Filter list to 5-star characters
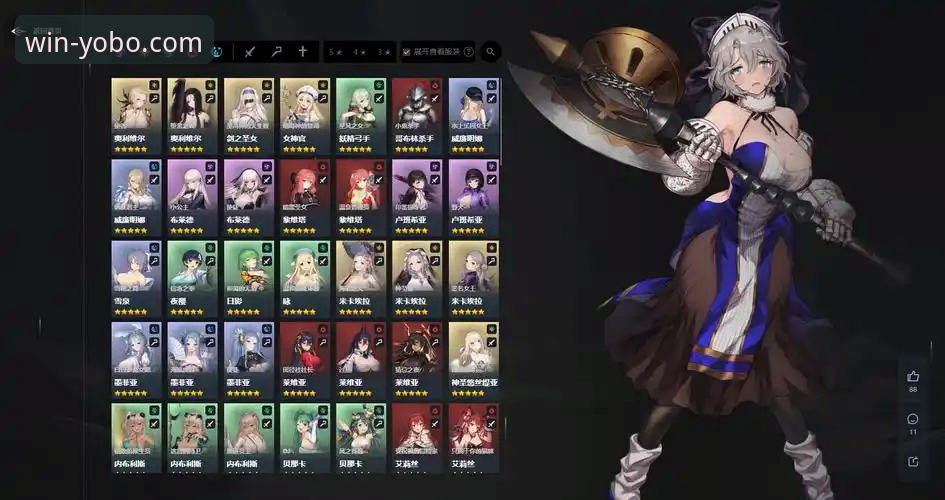This screenshot has width=945, height=500. [336, 51]
